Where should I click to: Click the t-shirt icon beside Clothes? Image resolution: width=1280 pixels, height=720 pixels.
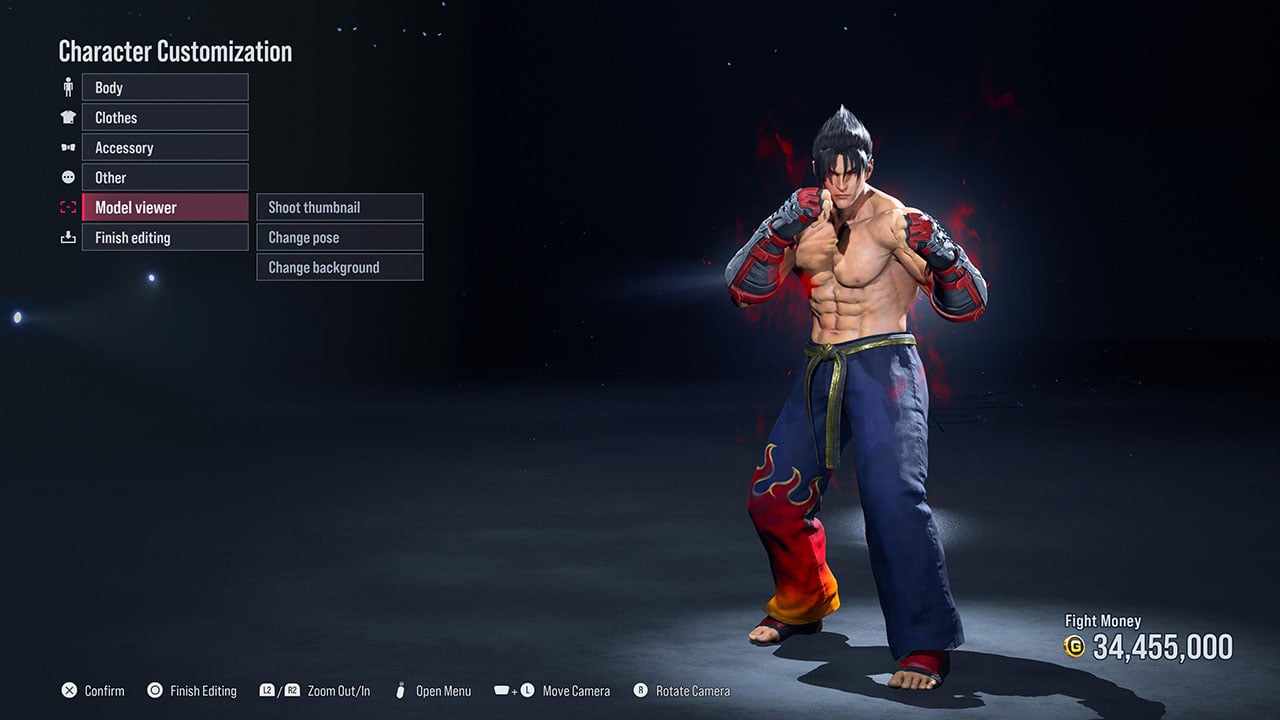[x=68, y=117]
